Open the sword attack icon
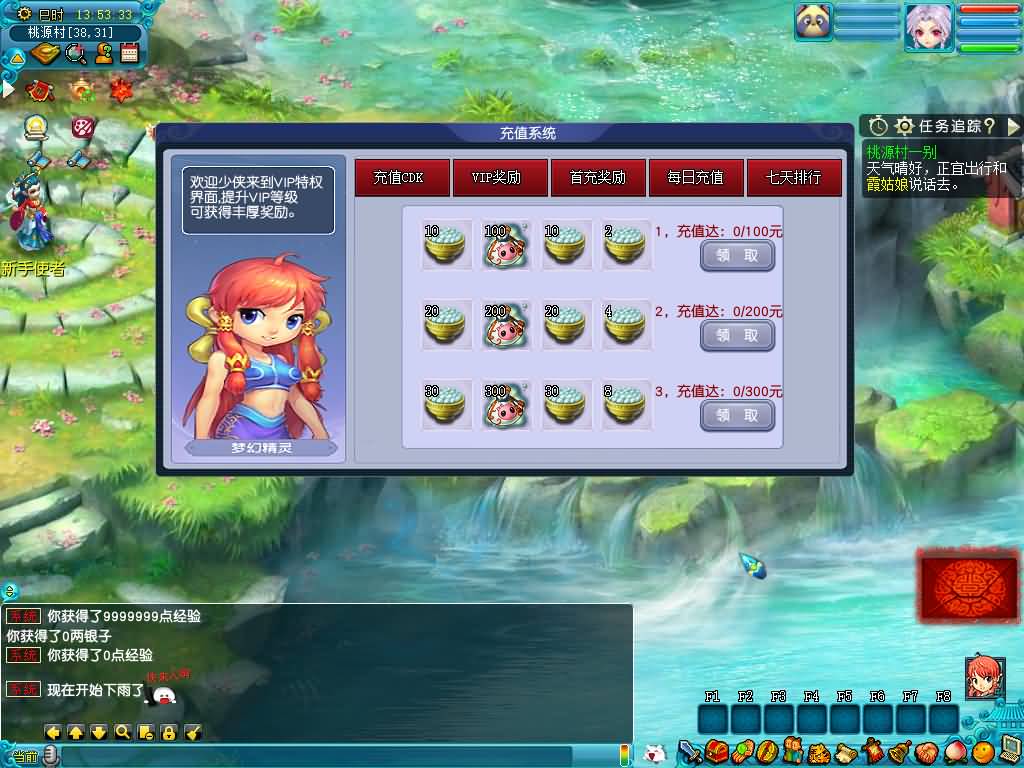This screenshot has width=1024, height=768. coord(689,751)
